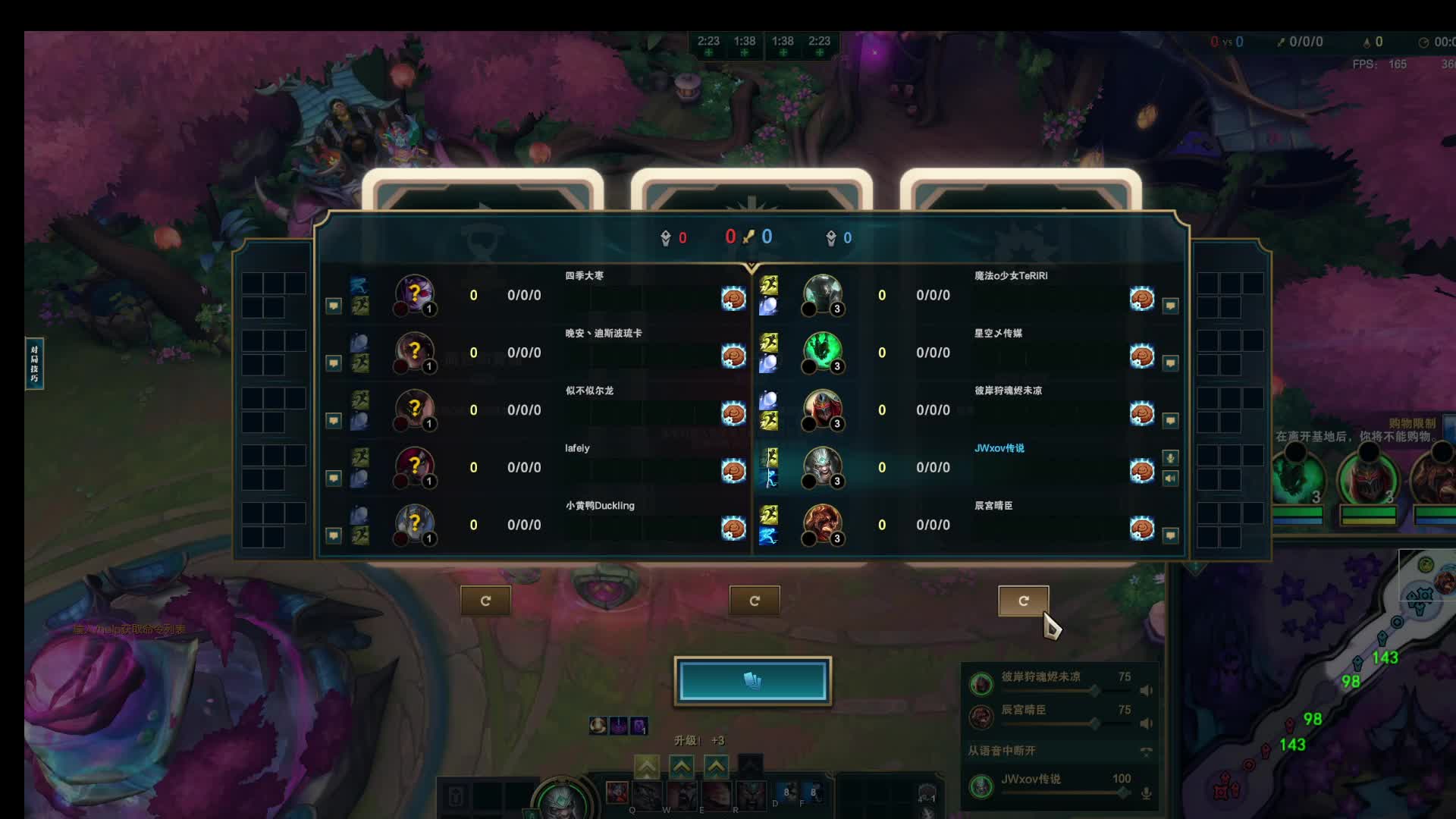This screenshot has height=819, width=1456.
Task: Level up the Q ability
Action: 646,767
